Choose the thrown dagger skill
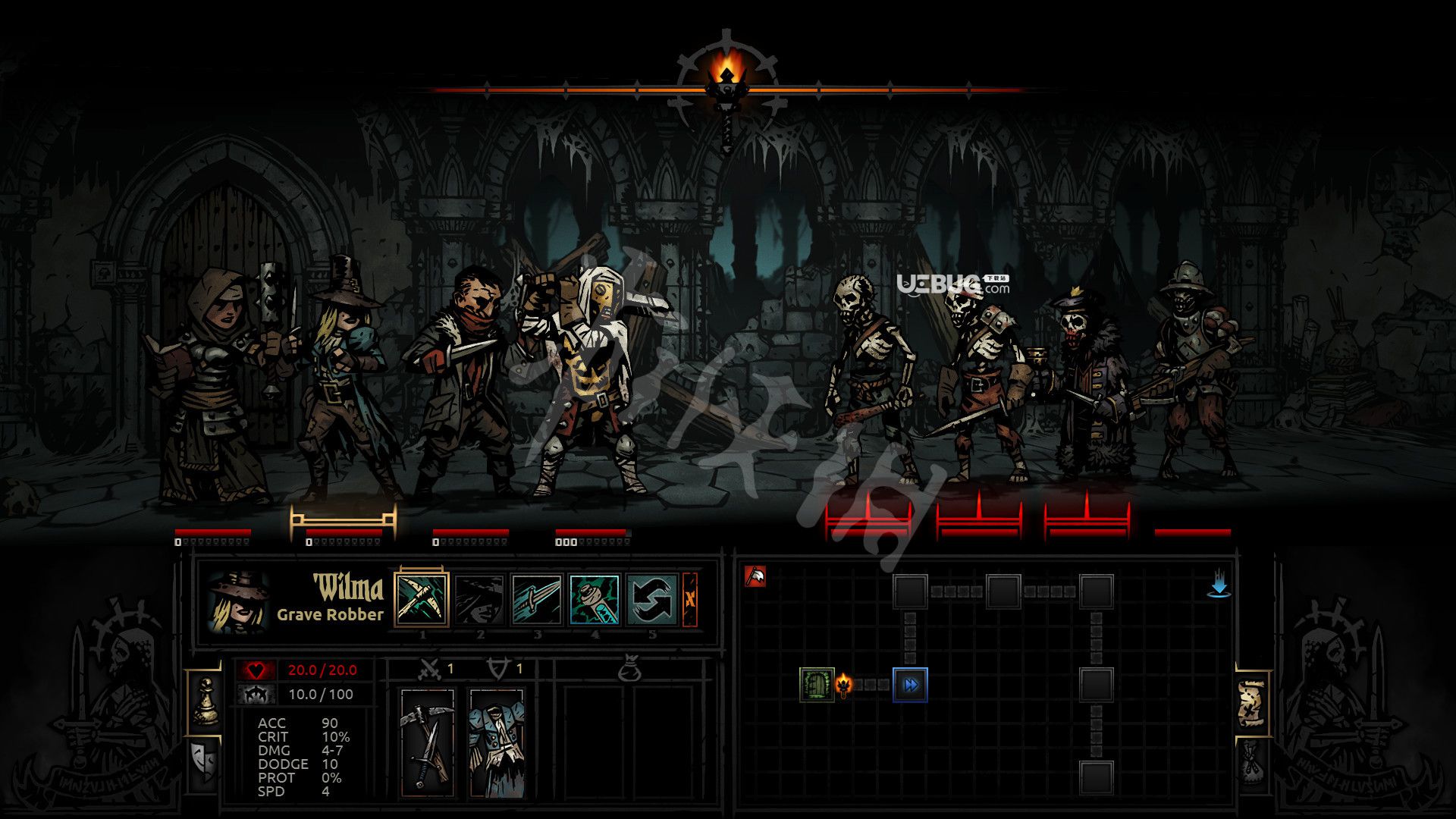1456x819 pixels. coord(537,599)
